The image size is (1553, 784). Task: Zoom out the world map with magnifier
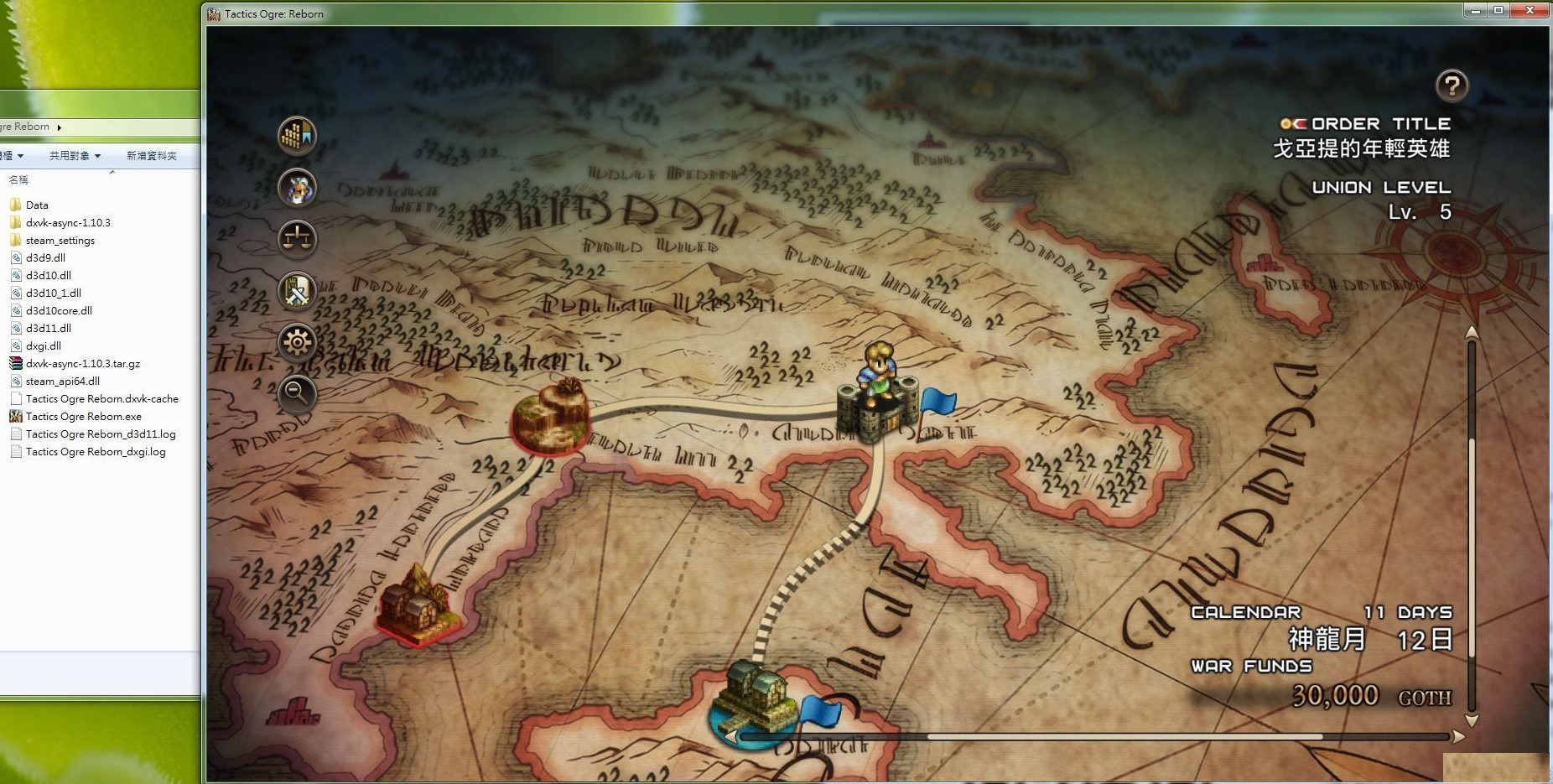(297, 393)
